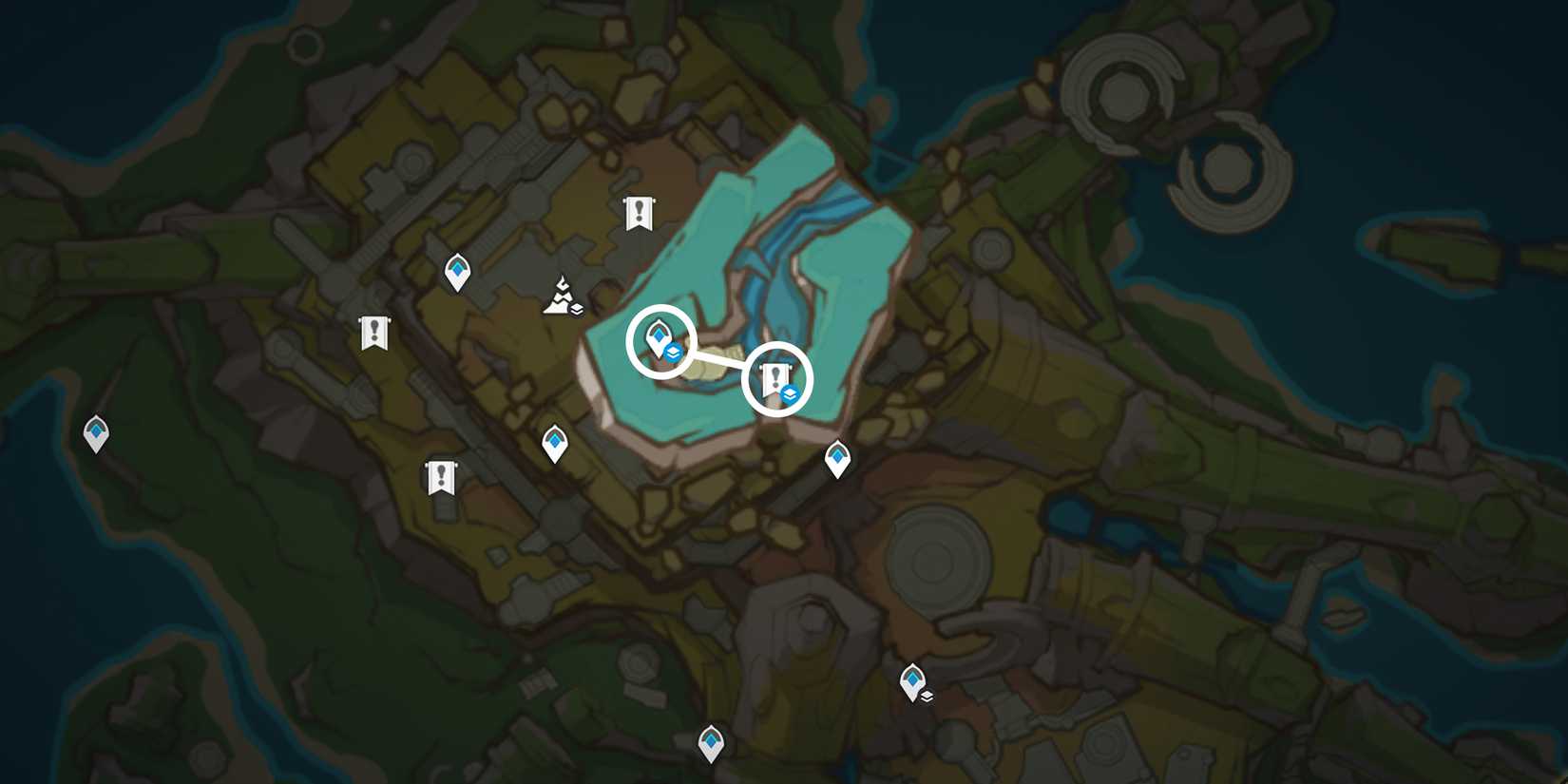Image resolution: width=1568 pixels, height=784 pixels.
Task: Select the quest banner above the mountain icon
Action: pyautogui.click(x=639, y=211)
